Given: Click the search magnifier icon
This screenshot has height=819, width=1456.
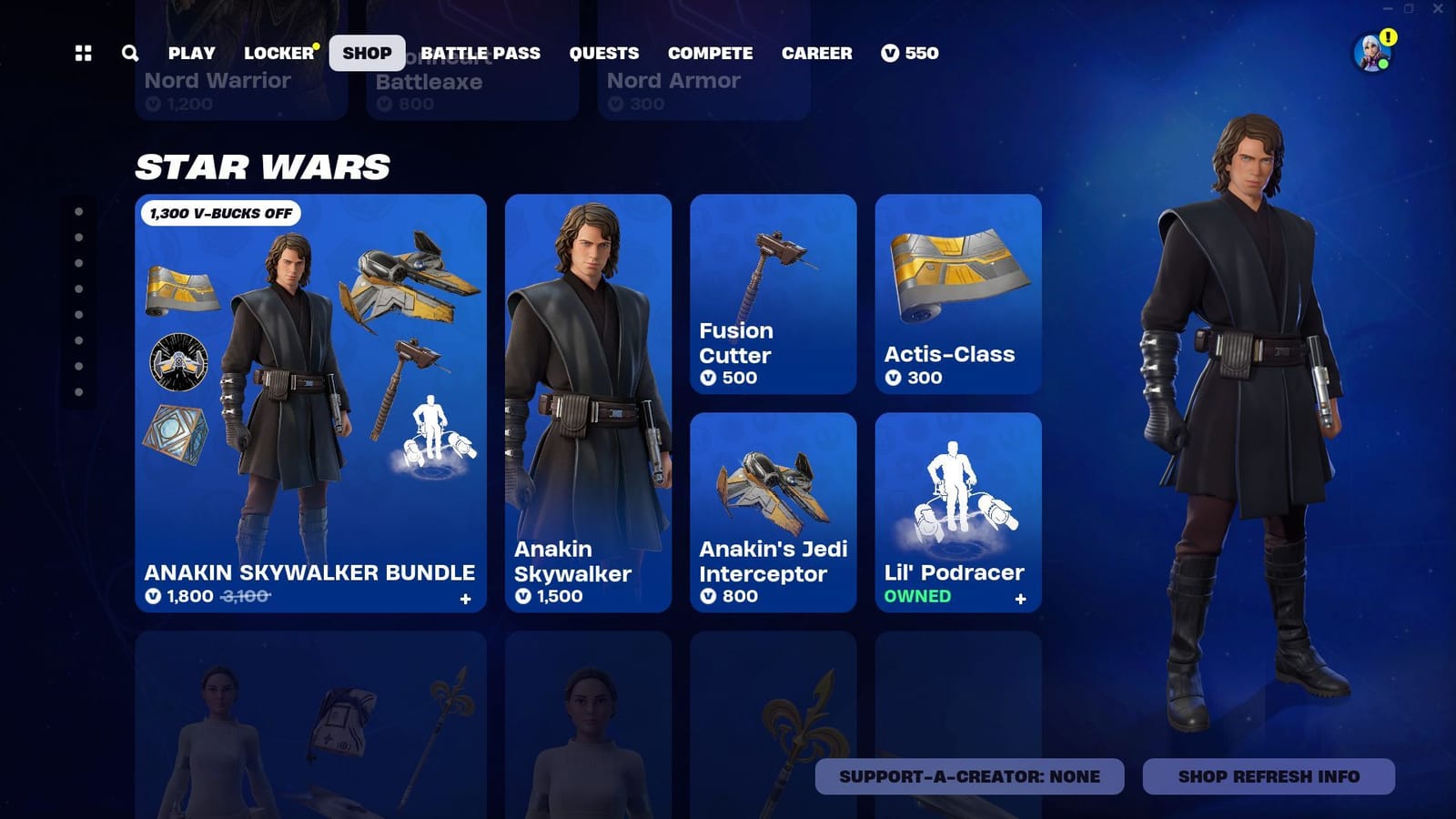Looking at the screenshot, I should (129, 53).
